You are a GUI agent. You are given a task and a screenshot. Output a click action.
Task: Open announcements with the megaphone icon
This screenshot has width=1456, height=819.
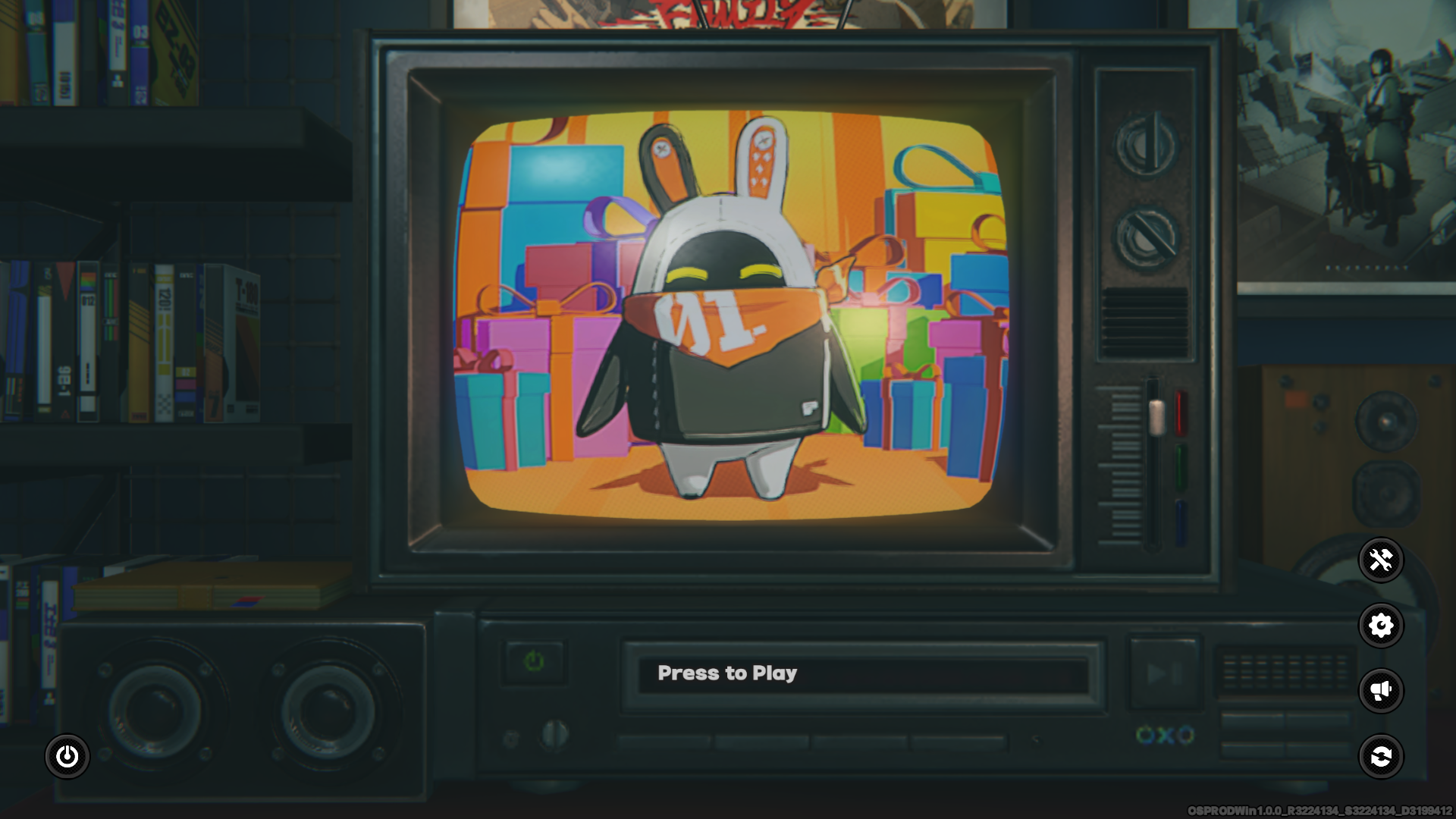[1382, 691]
